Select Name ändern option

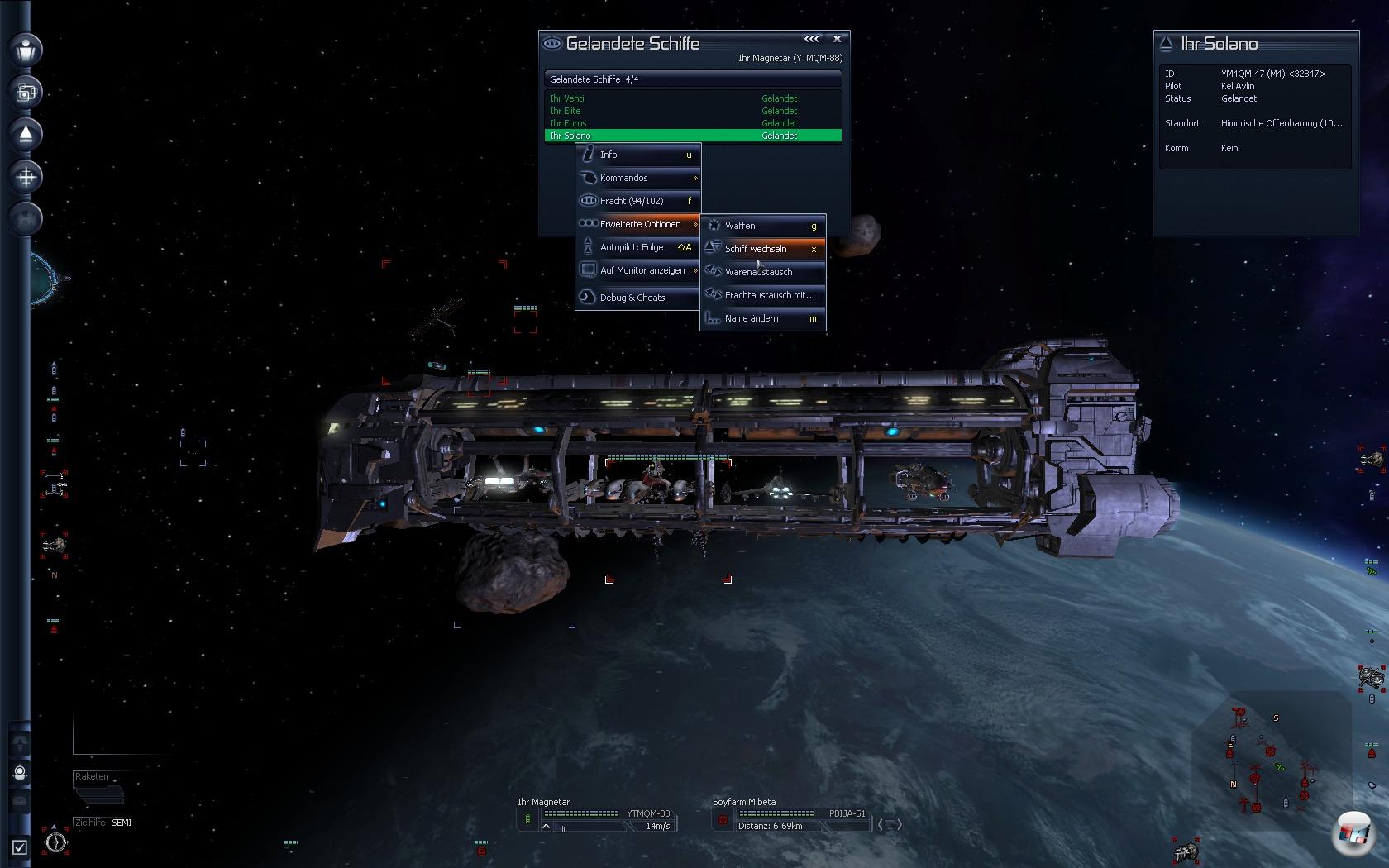click(762, 318)
